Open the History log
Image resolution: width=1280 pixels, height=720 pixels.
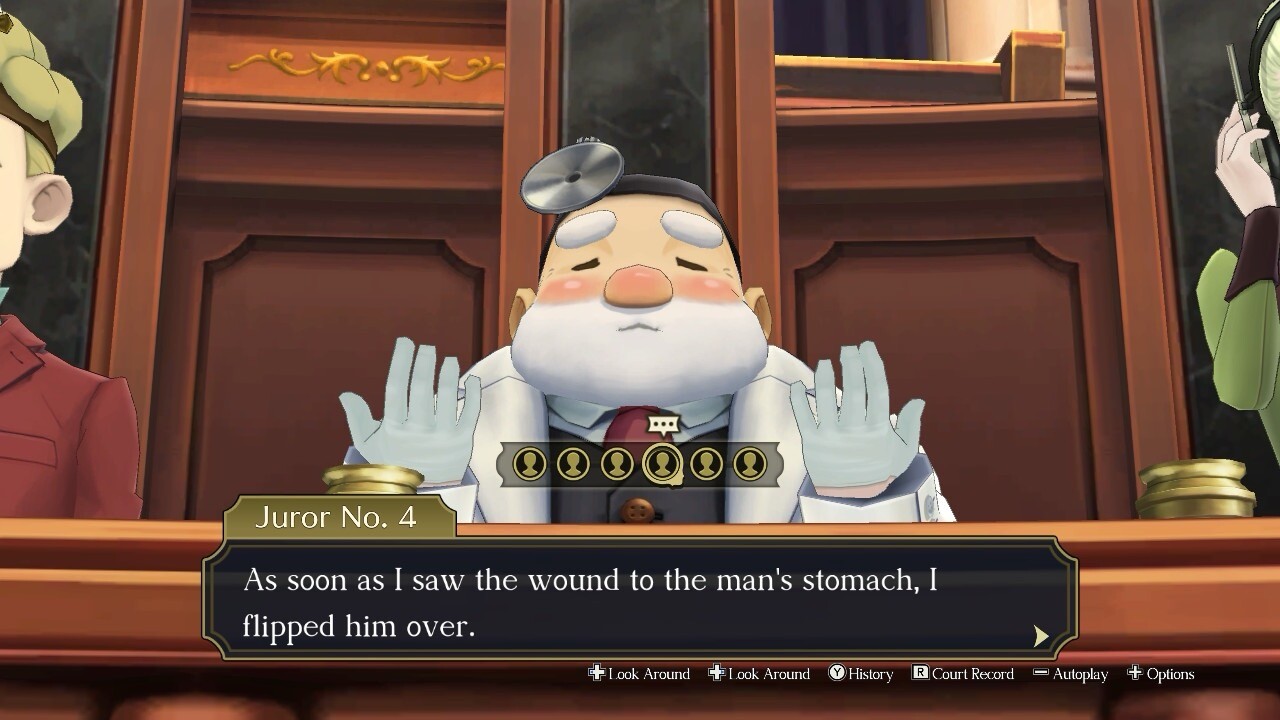[x=861, y=674]
